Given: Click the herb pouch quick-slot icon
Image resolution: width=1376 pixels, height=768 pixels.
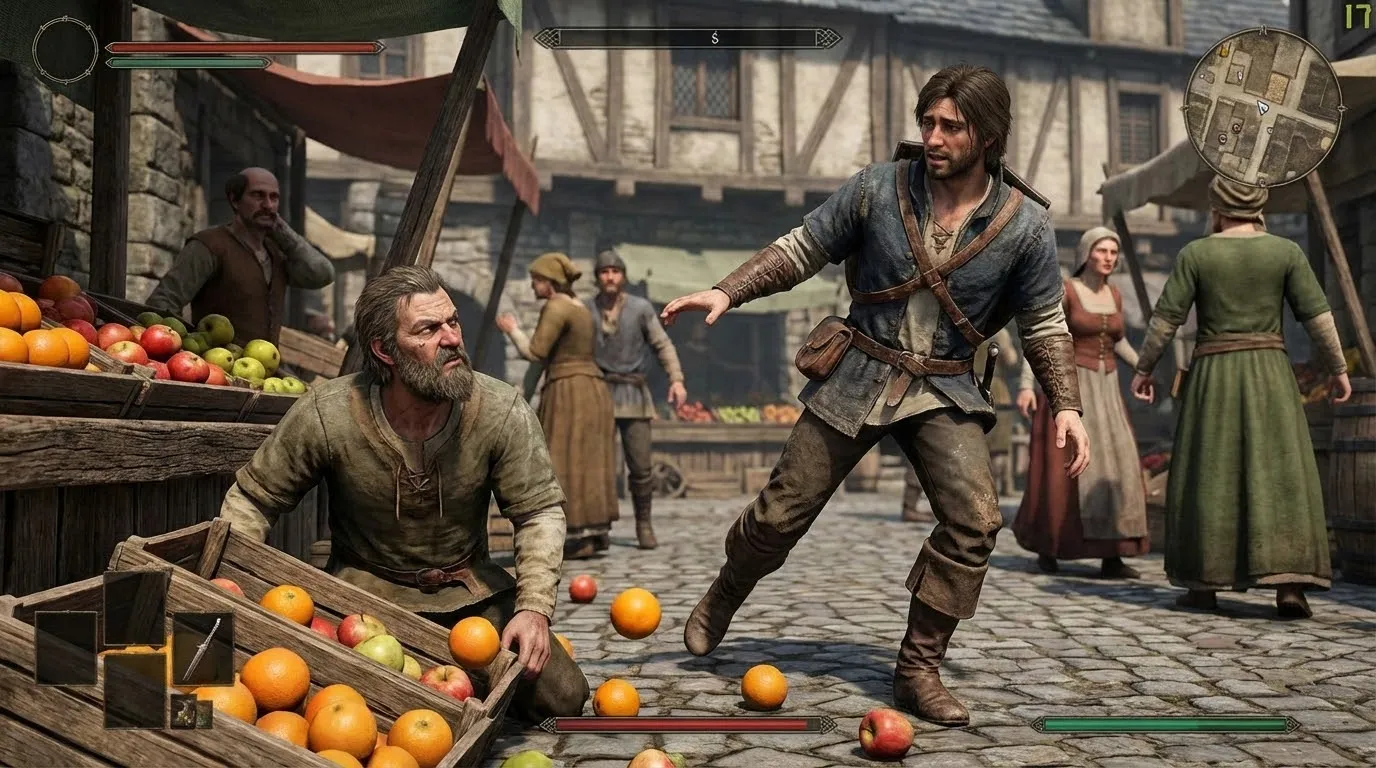Looking at the screenshot, I should coord(183,712).
